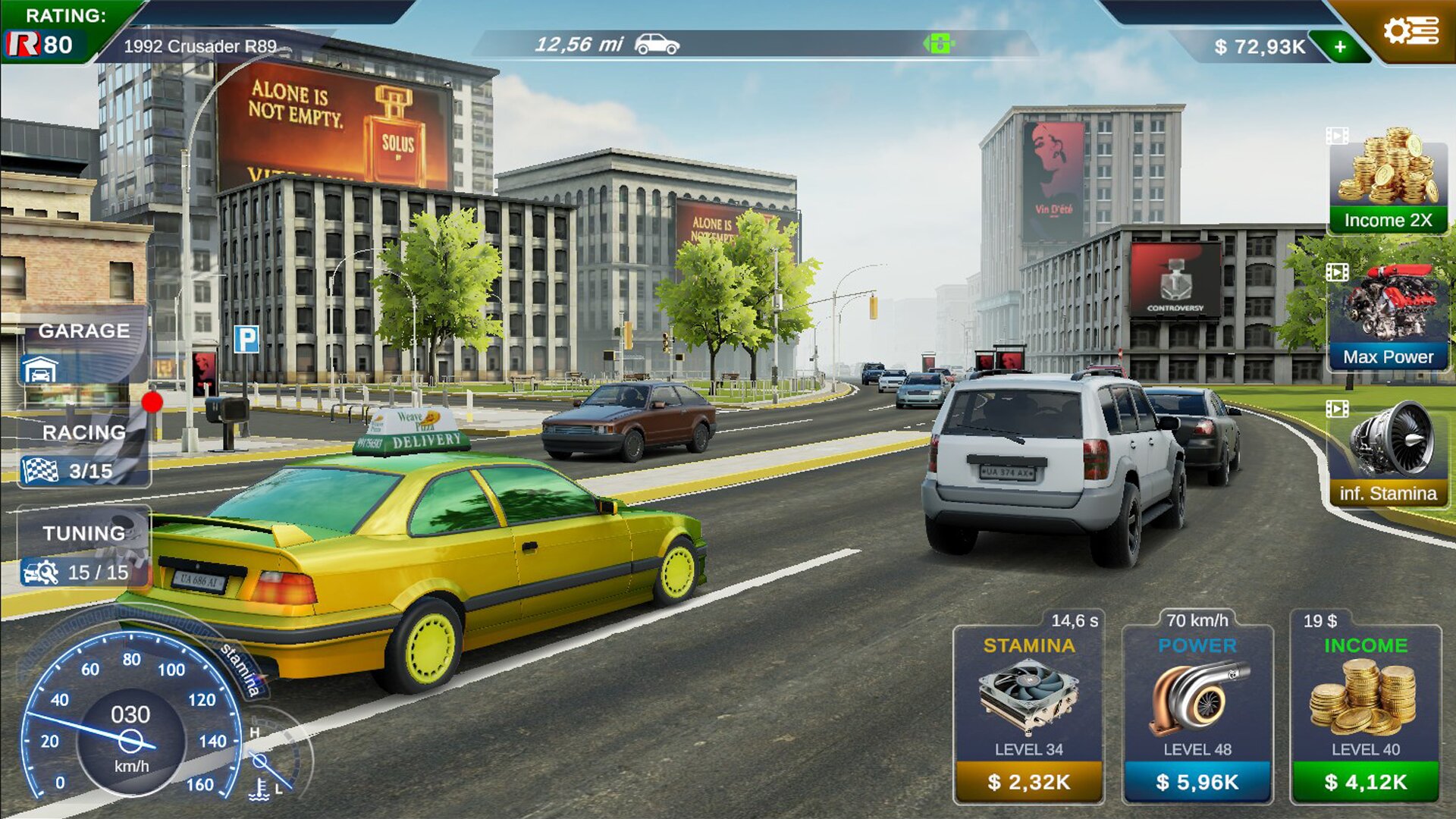
Task: Open the Garage menu
Action: [x=83, y=349]
